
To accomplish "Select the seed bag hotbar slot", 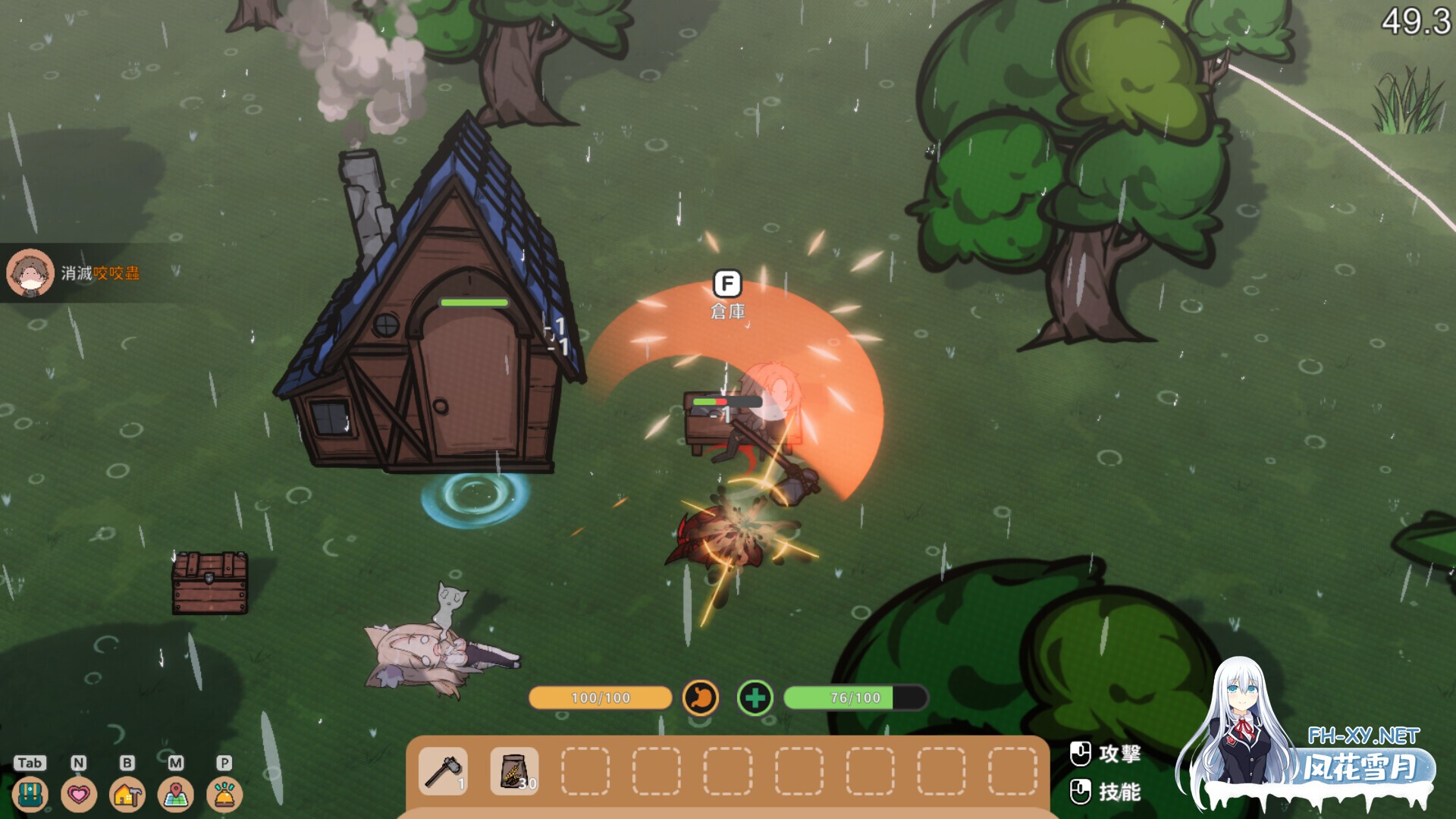I will click(515, 771).
